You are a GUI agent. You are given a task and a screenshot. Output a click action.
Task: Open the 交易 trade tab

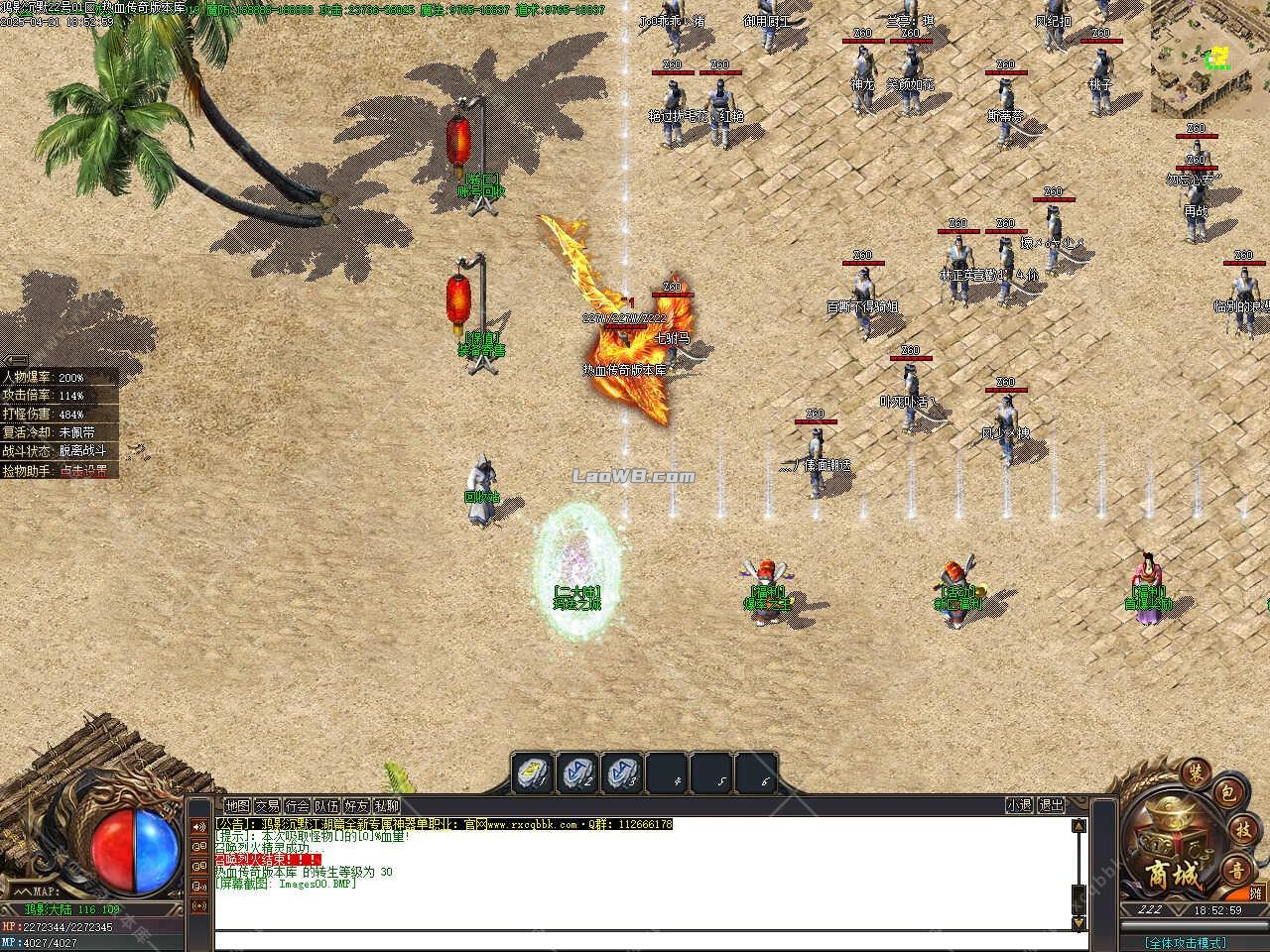coord(267,806)
